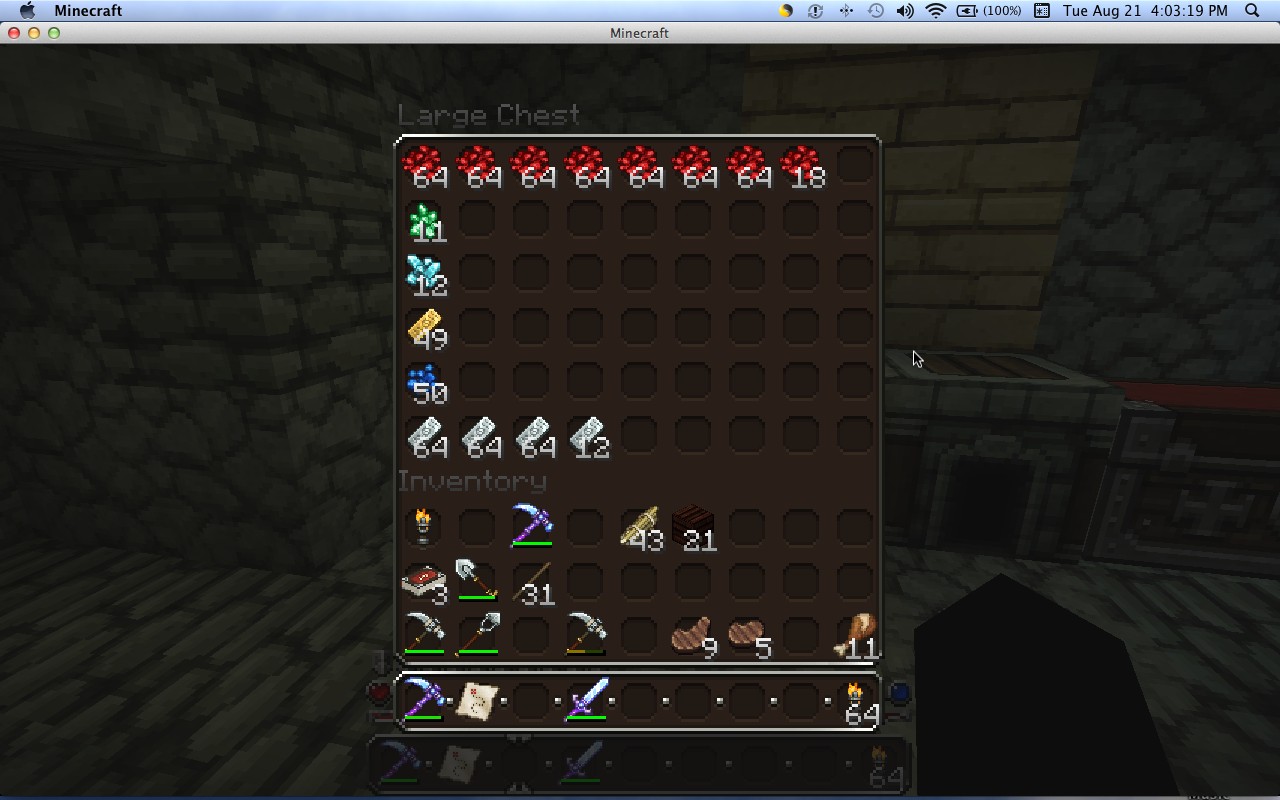This screenshot has height=800, width=1280.
Task: Grab the diamond stack of 12
Action: click(424, 273)
